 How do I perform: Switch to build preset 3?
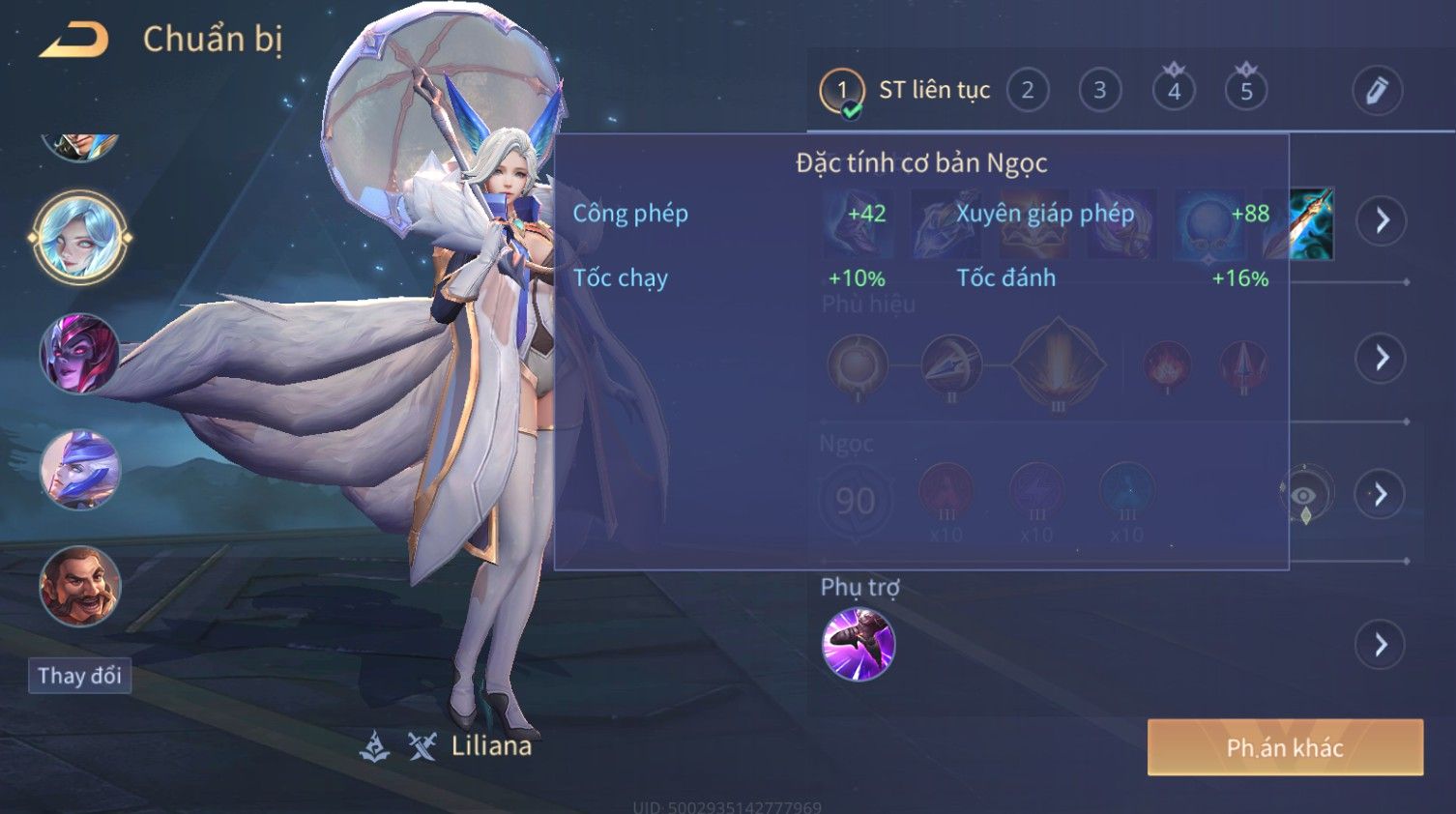[1099, 91]
